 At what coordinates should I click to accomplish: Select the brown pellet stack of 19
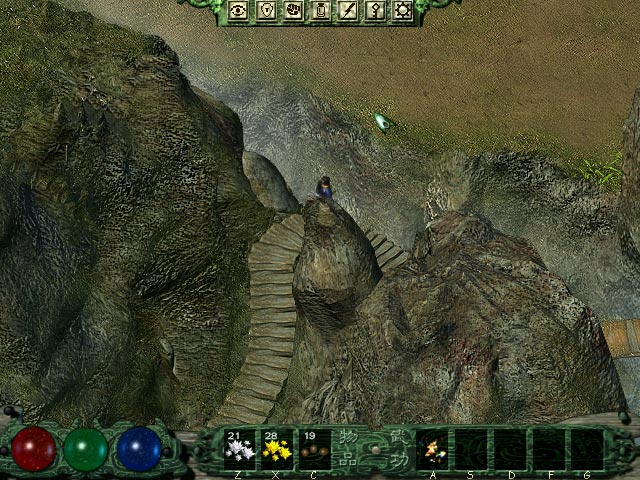coord(314,448)
